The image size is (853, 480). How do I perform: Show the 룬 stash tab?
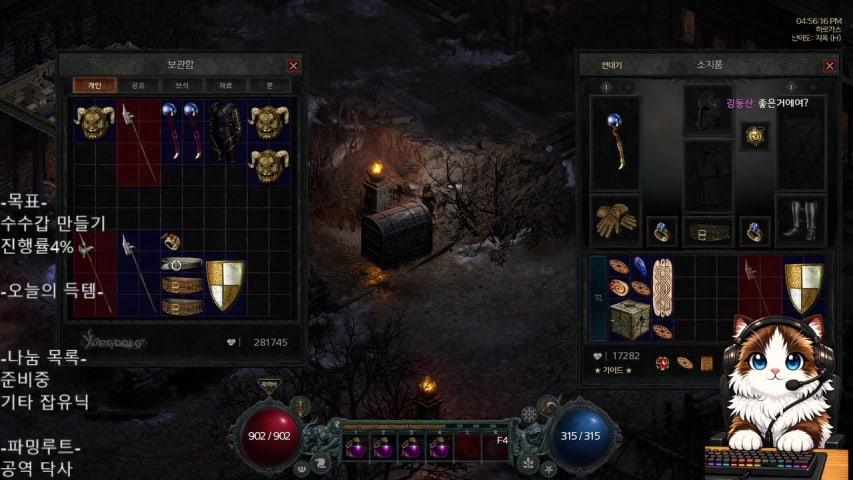click(x=269, y=86)
